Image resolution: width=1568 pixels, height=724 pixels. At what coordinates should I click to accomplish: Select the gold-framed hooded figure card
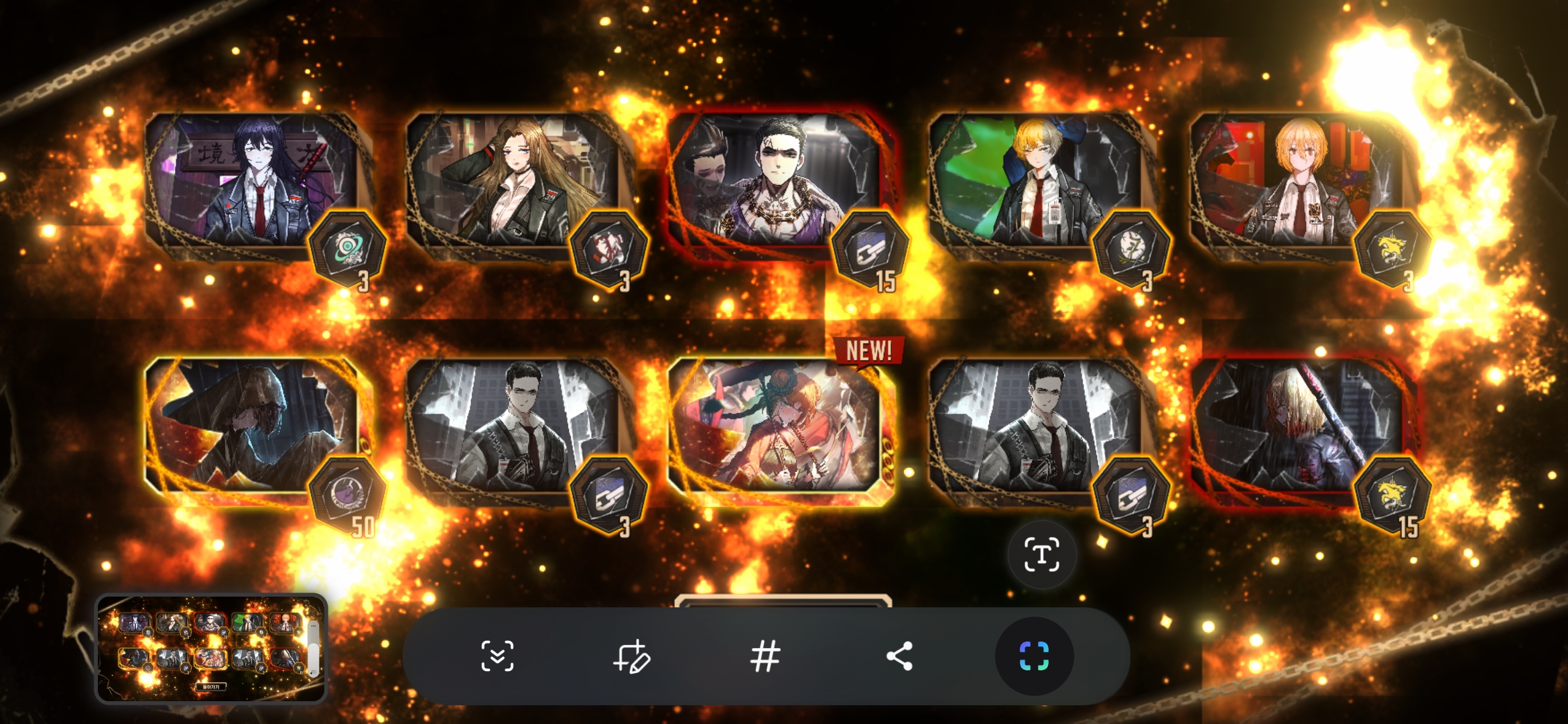coord(251,426)
